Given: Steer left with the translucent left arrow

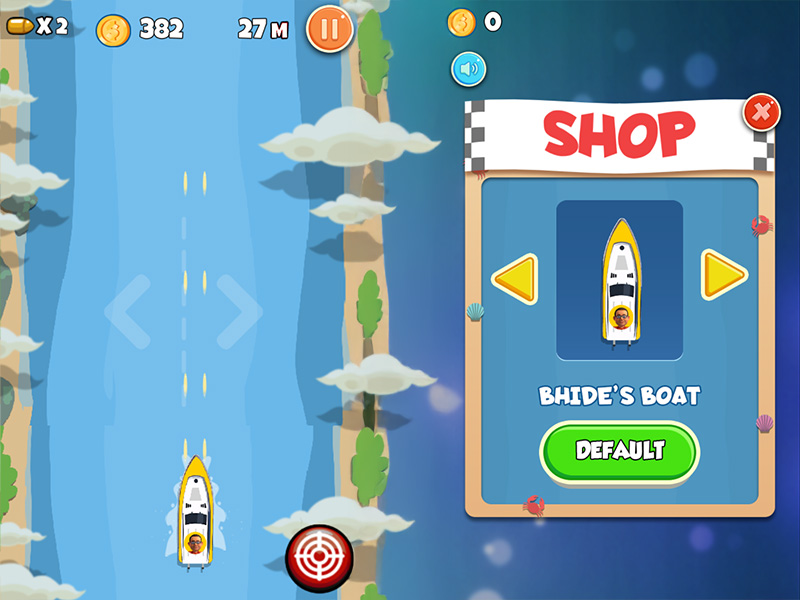Looking at the screenshot, I should pyautogui.click(x=129, y=311).
